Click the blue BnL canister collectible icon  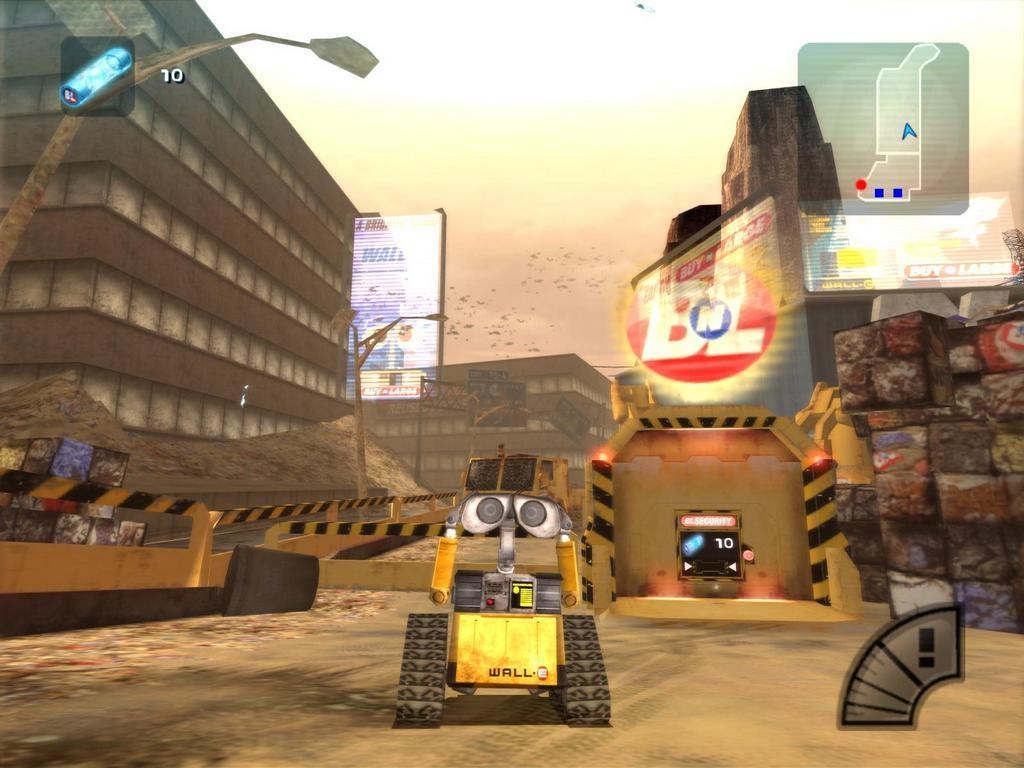click(x=97, y=75)
